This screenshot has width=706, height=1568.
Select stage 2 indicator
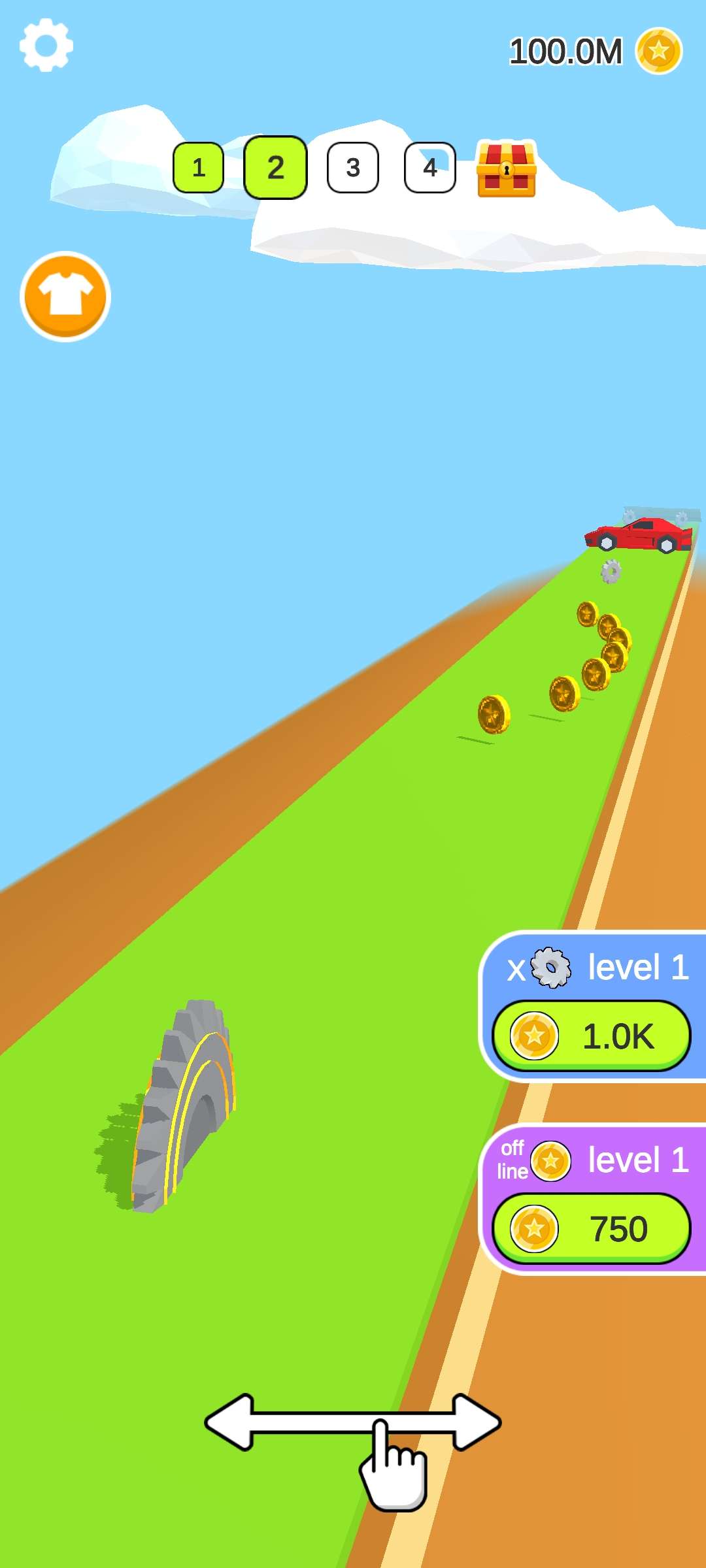tap(275, 168)
